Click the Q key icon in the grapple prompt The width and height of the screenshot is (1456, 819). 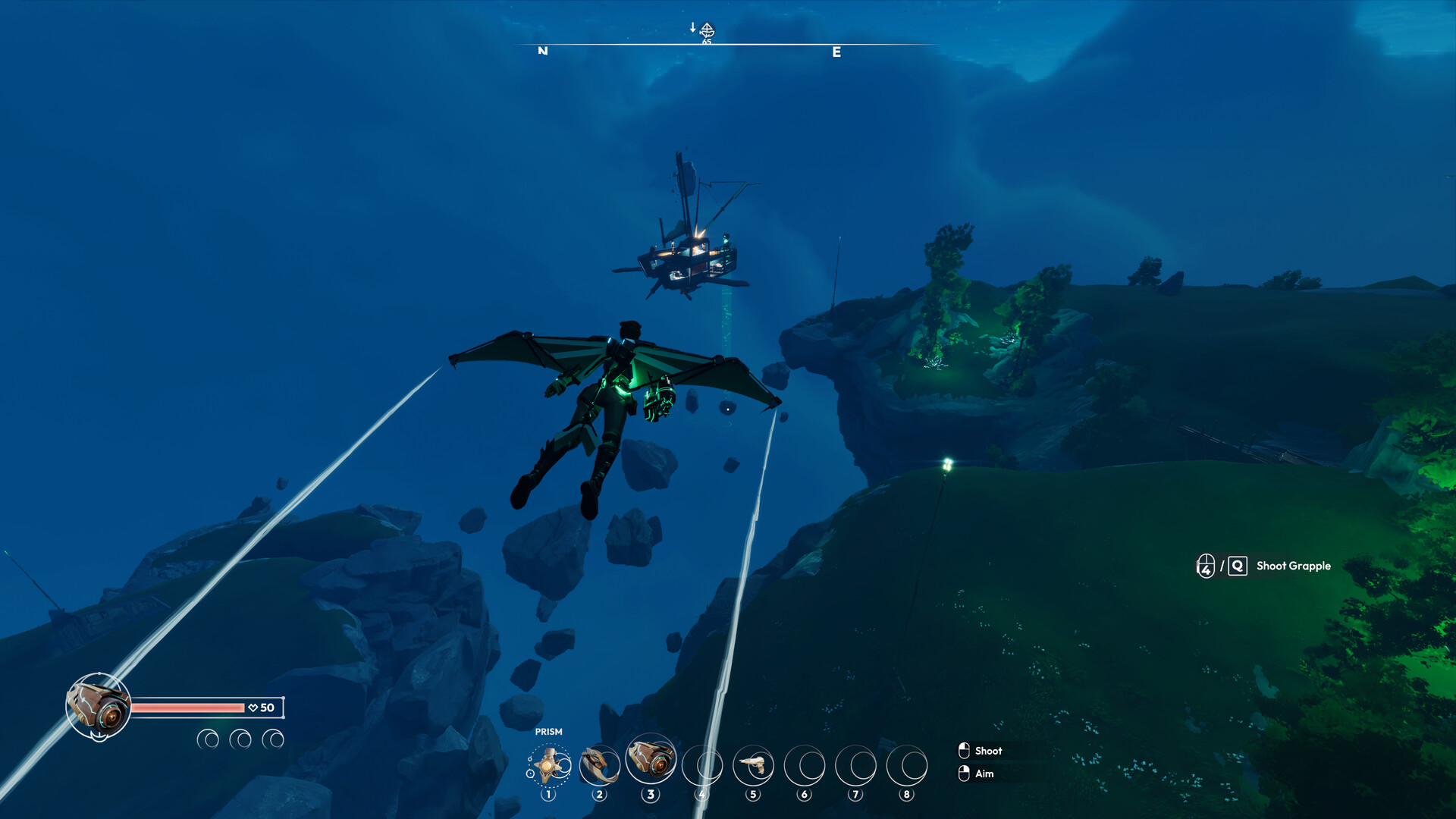coord(1237,566)
